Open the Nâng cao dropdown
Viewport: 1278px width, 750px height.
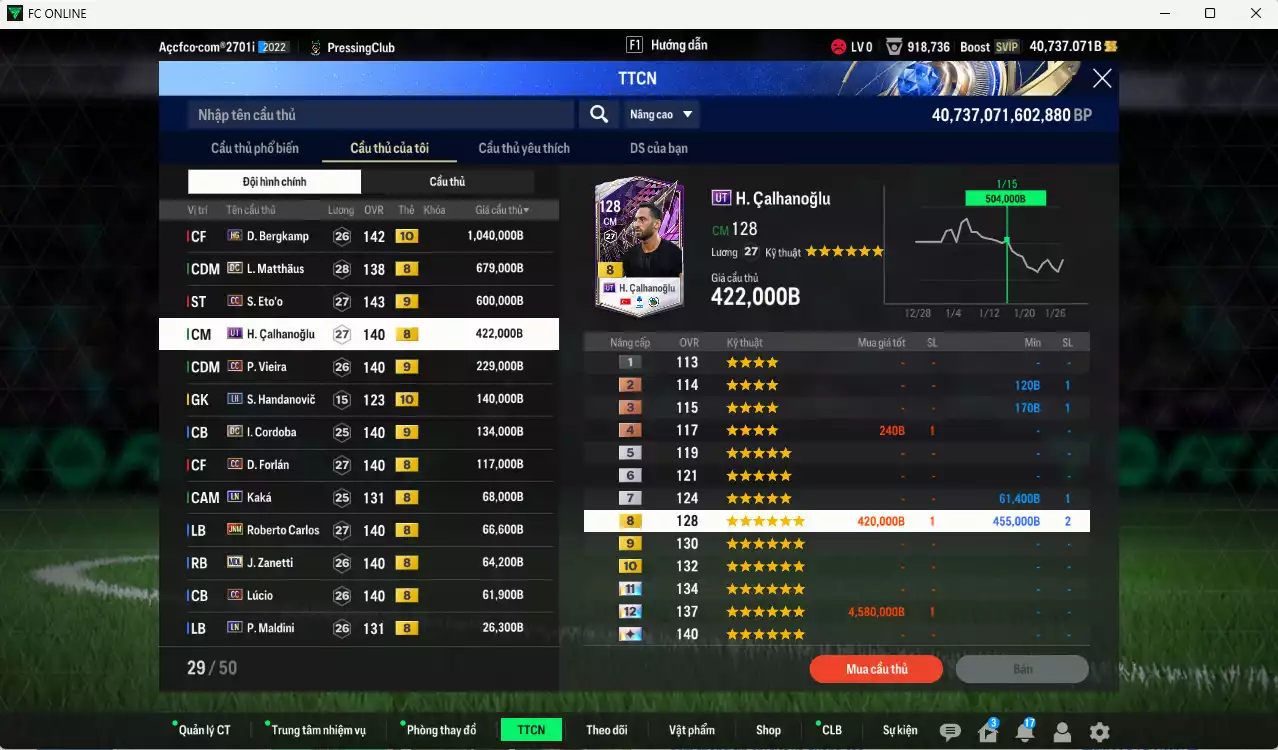click(x=661, y=115)
